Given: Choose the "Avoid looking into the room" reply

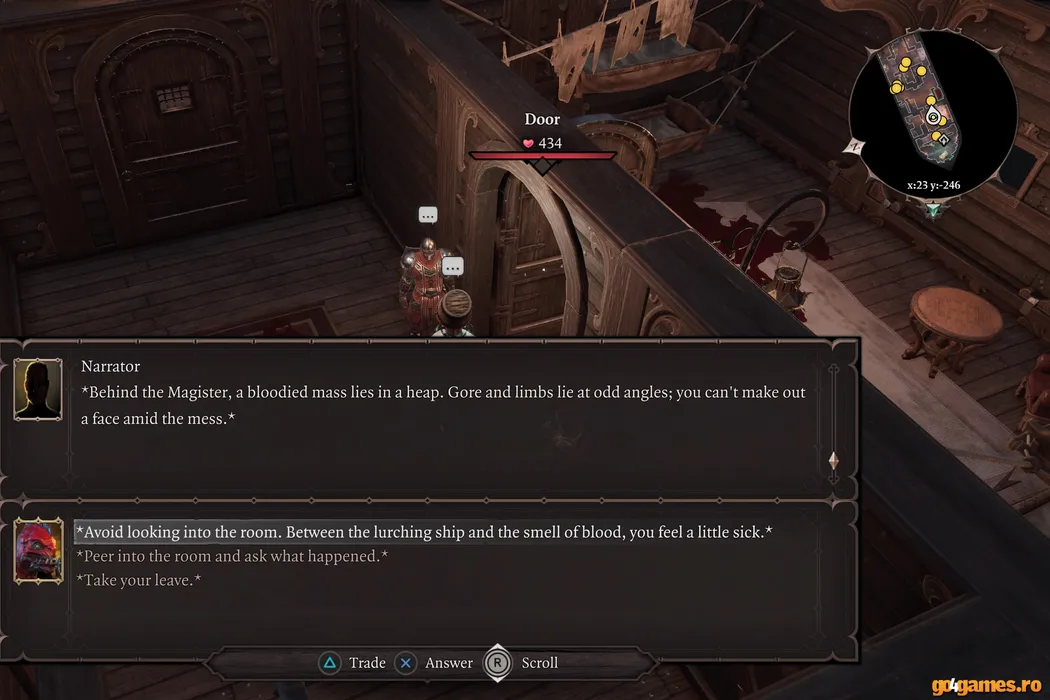Looking at the screenshot, I should 424,532.
